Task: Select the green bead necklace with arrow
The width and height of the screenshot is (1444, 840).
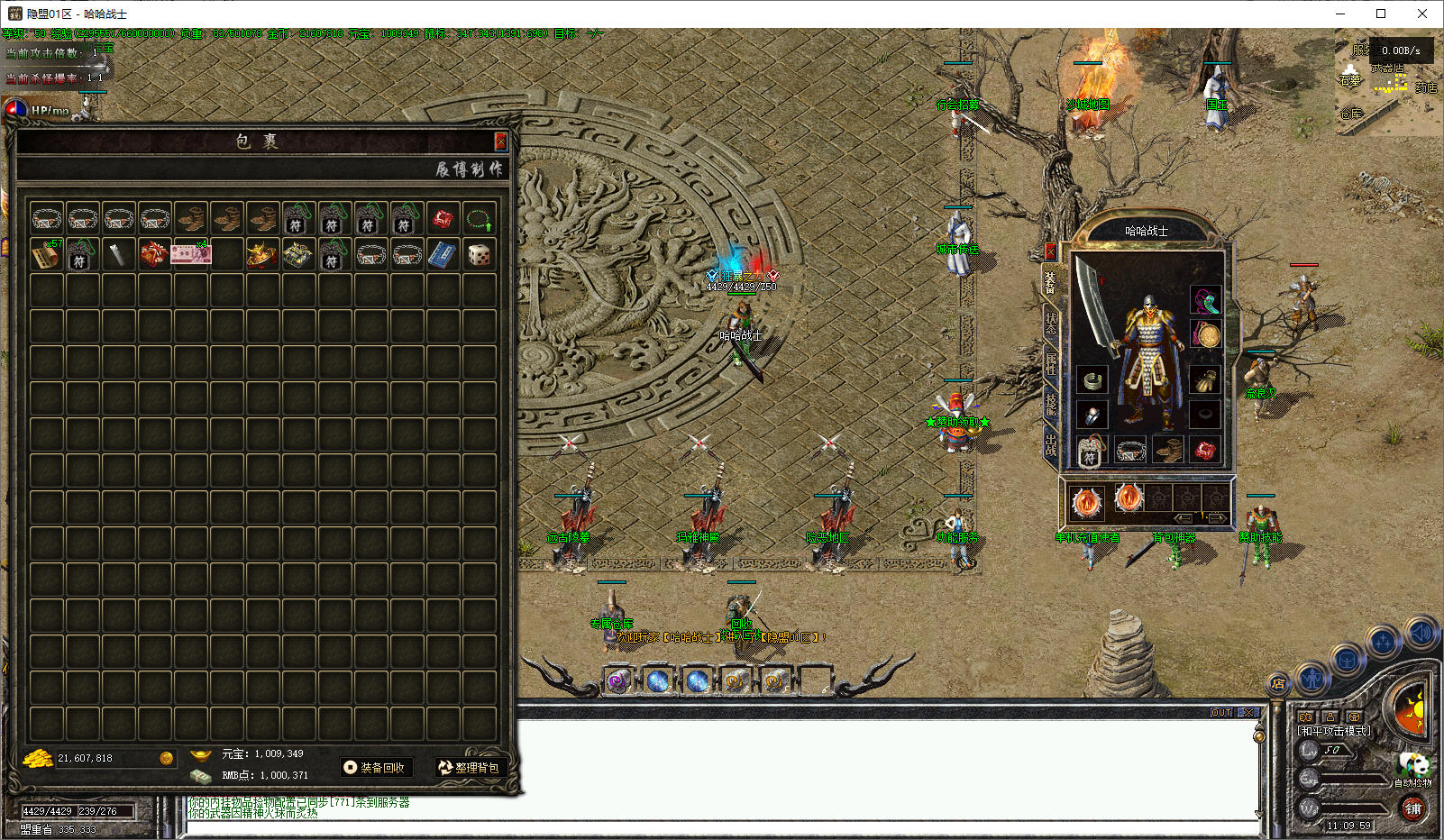Action: click(x=479, y=219)
